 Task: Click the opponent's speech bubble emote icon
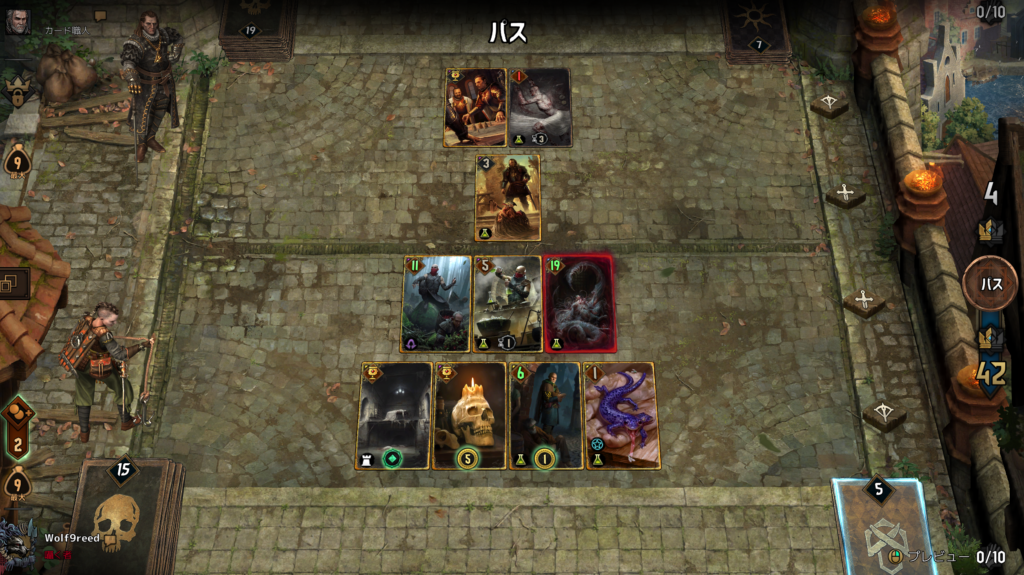pos(100,16)
